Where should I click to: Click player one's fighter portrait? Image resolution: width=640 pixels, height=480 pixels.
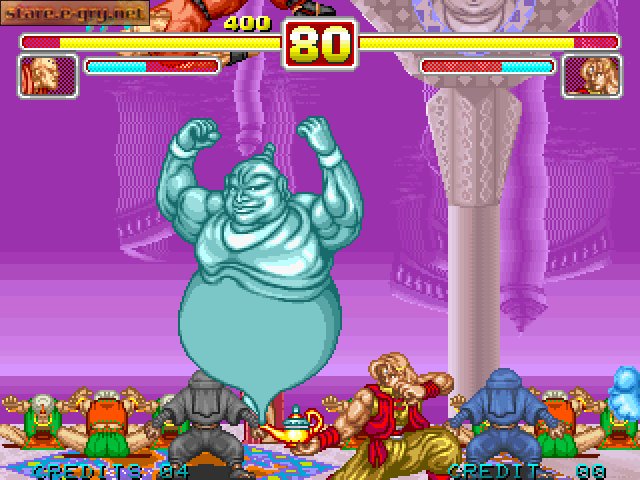click(x=48, y=76)
